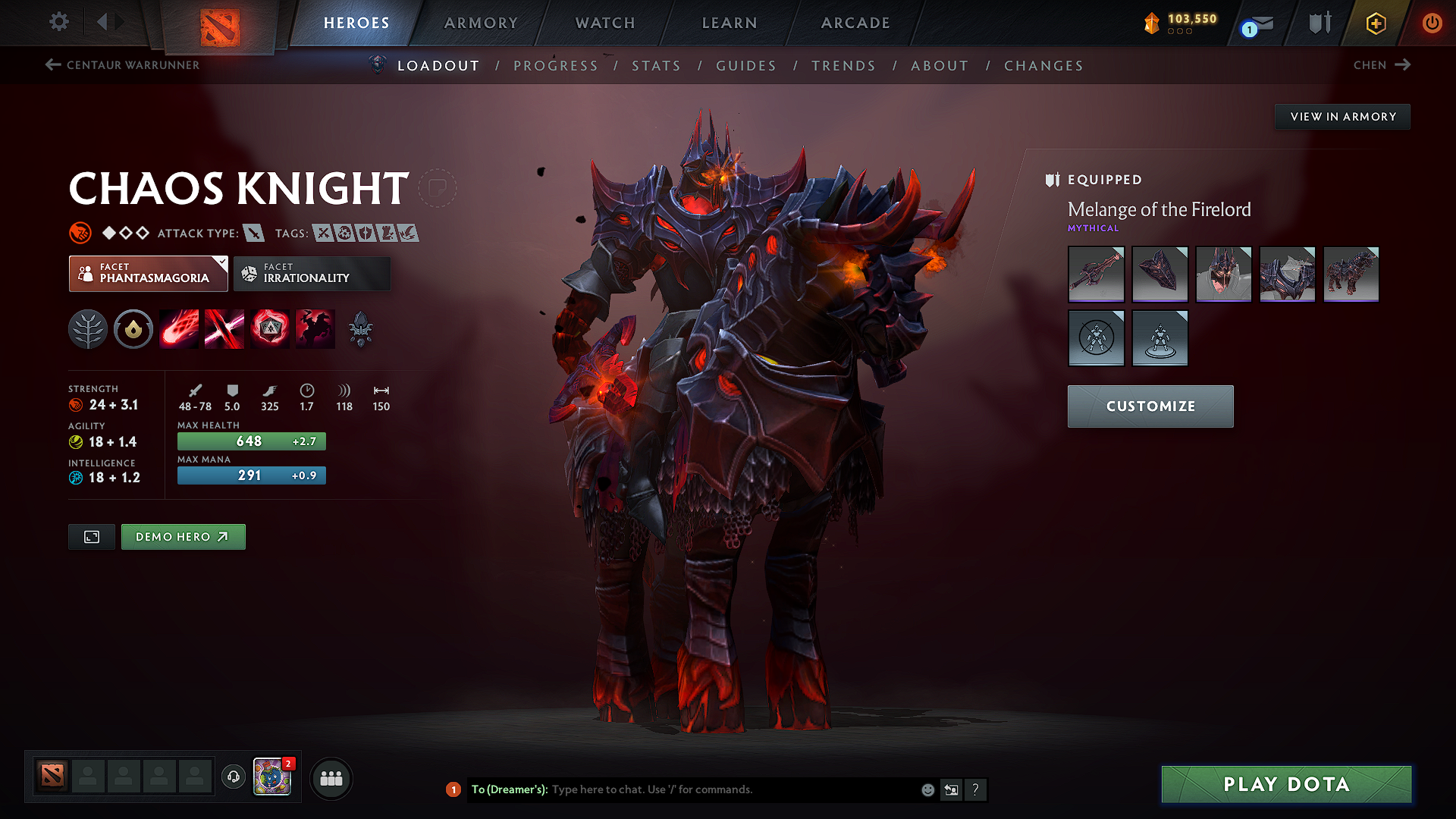The height and width of the screenshot is (819, 1456).
Task: Open the settings gear in the top bar
Action: pos(58,22)
